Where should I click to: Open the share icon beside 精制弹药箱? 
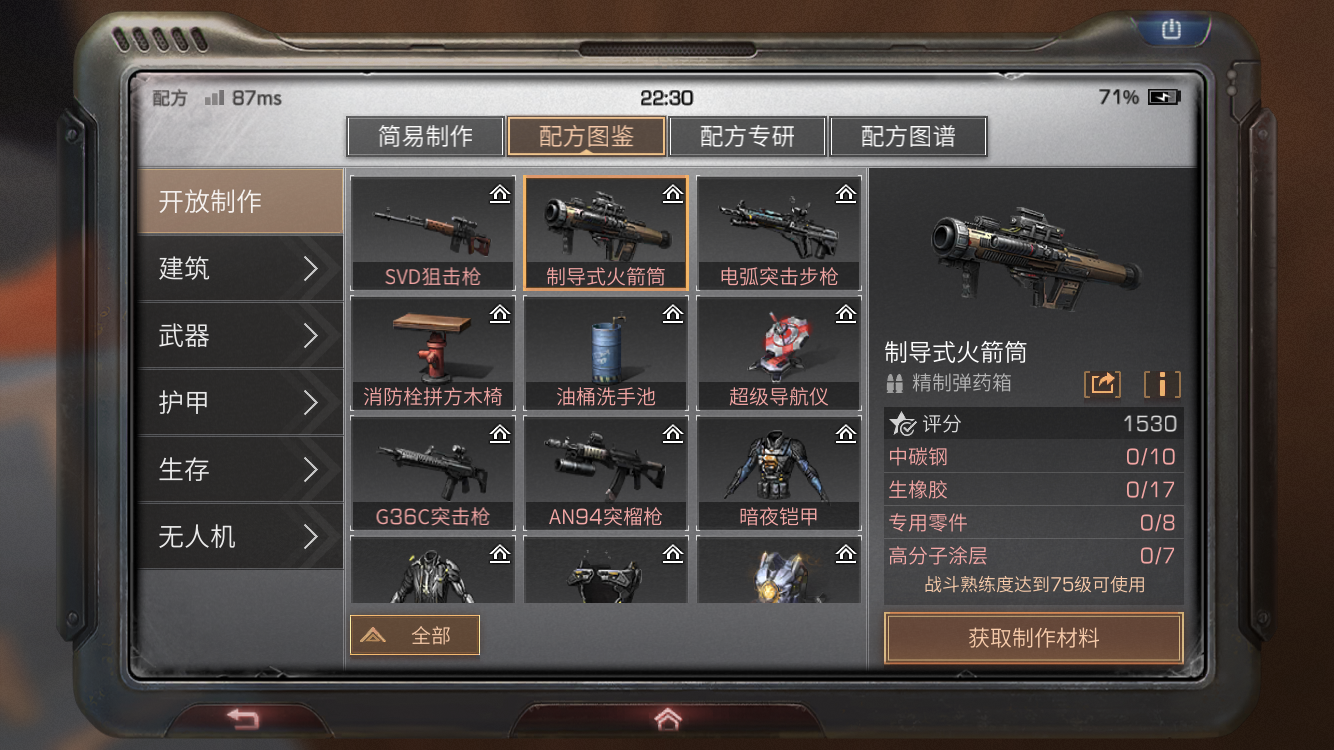point(1103,383)
